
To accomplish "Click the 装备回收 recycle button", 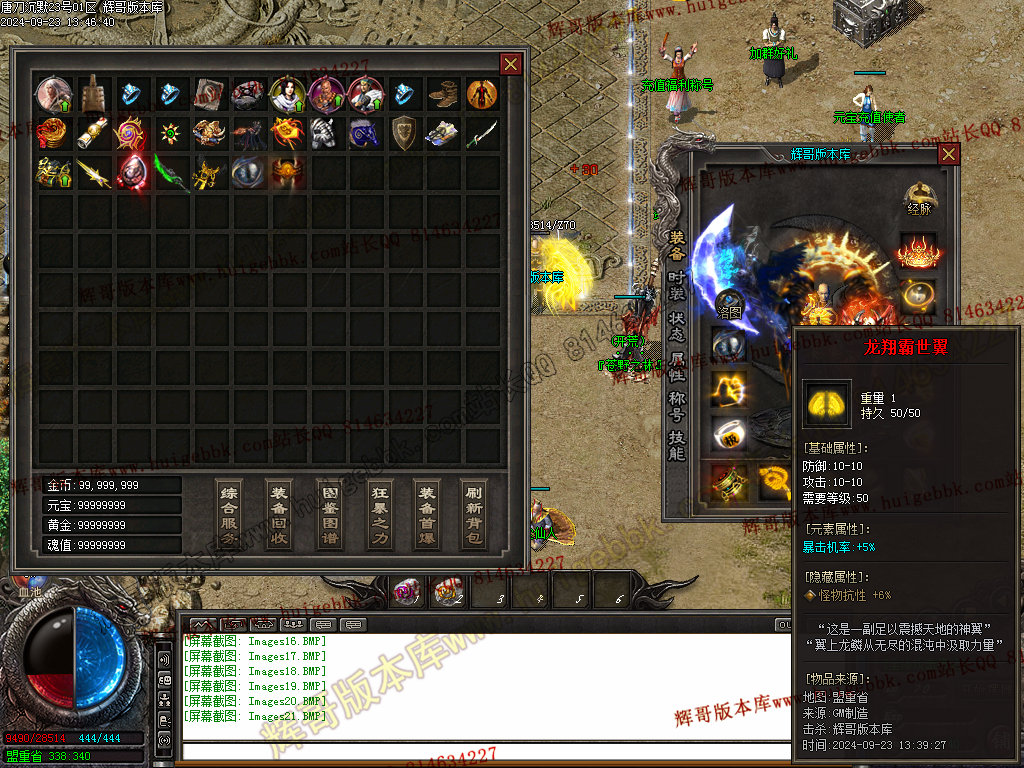I will [x=279, y=514].
